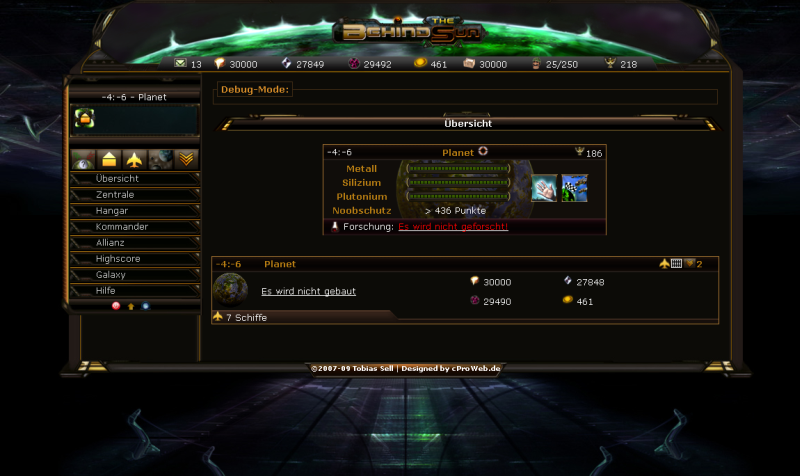Image resolution: width=800 pixels, height=476 pixels.
Task: Click the 'Es wird nicht geforscht!' research link
Action: pyautogui.click(x=453, y=227)
